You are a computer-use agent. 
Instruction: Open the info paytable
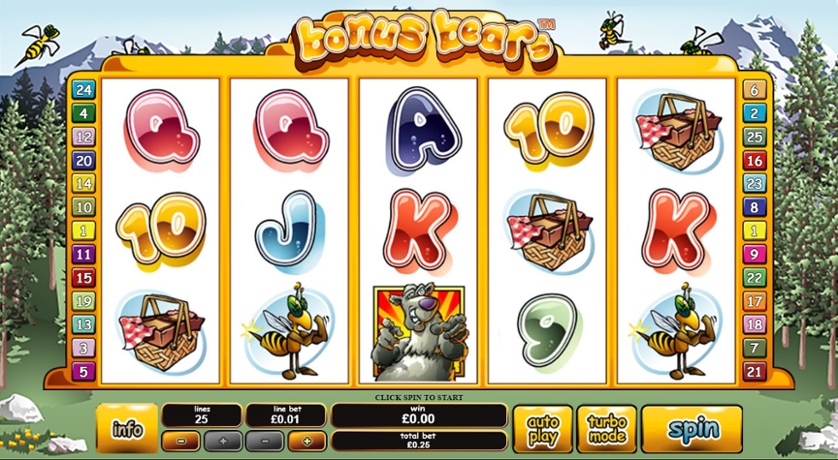pyautogui.click(x=127, y=430)
